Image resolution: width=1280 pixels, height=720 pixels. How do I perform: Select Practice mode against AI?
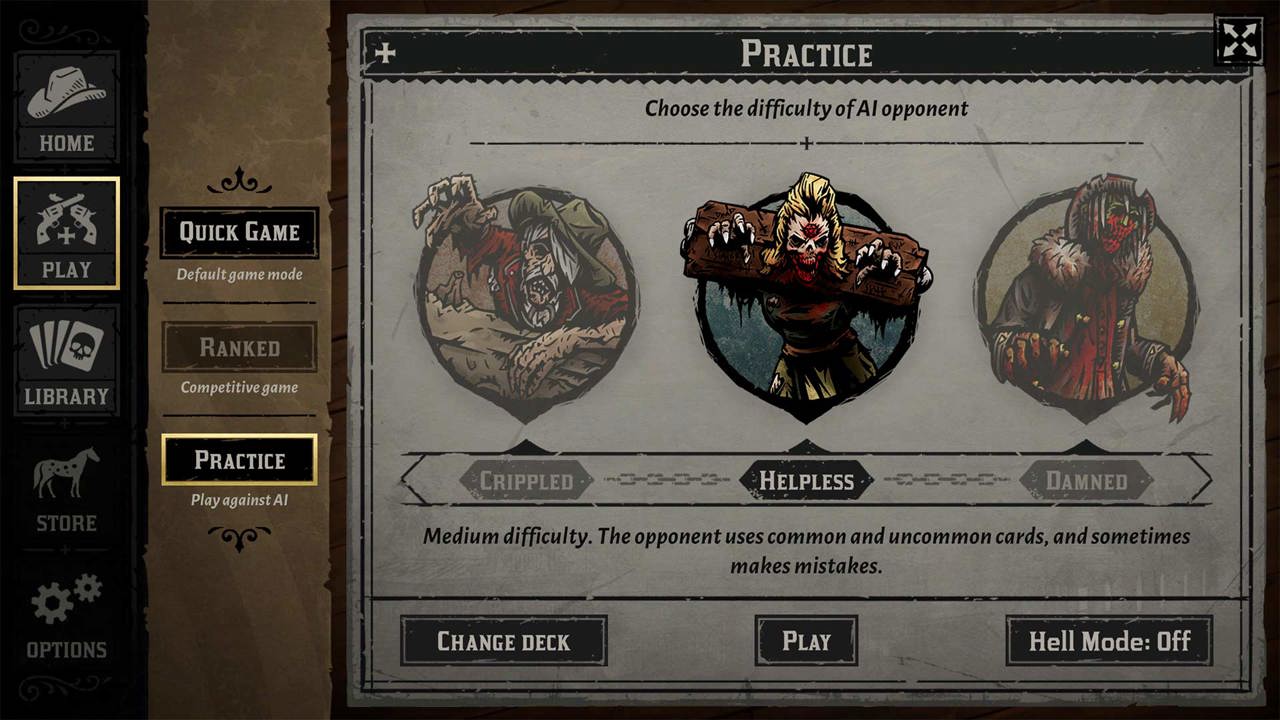[239, 460]
